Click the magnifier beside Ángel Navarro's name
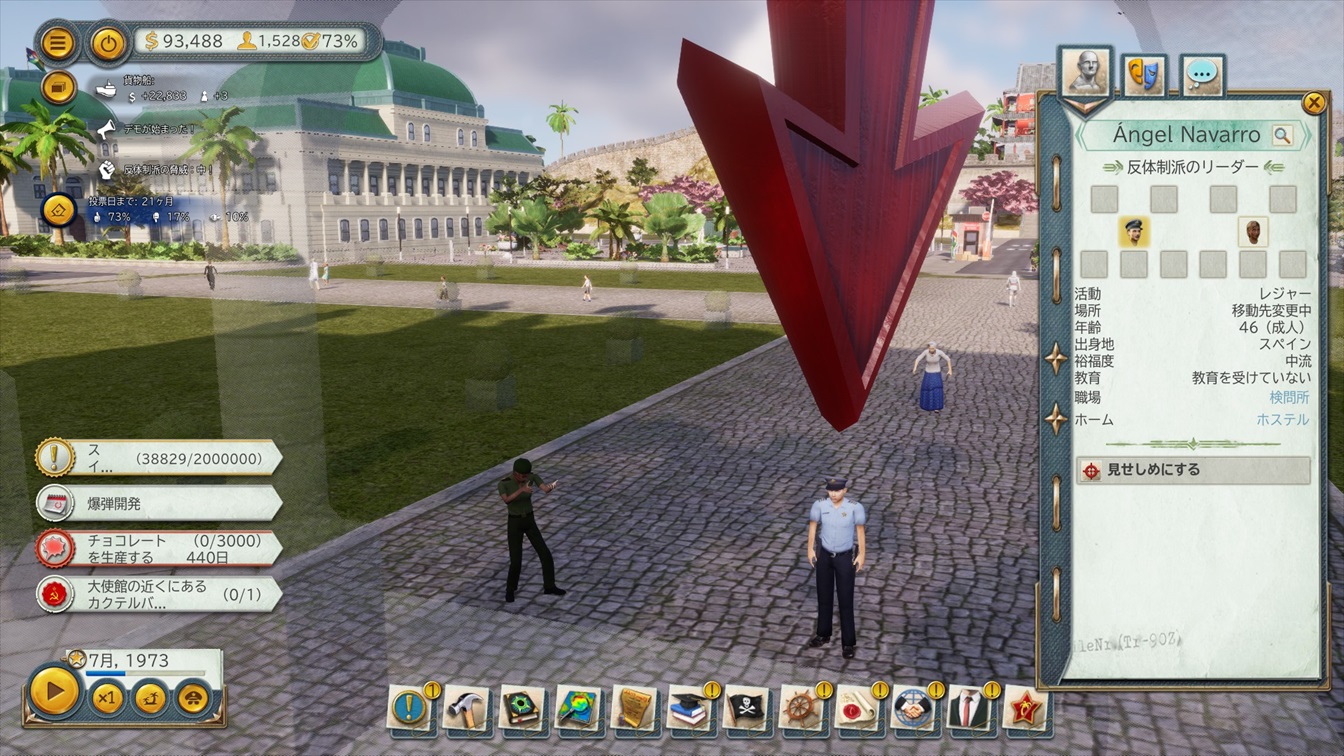The width and height of the screenshot is (1344, 756). click(x=1282, y=135)
